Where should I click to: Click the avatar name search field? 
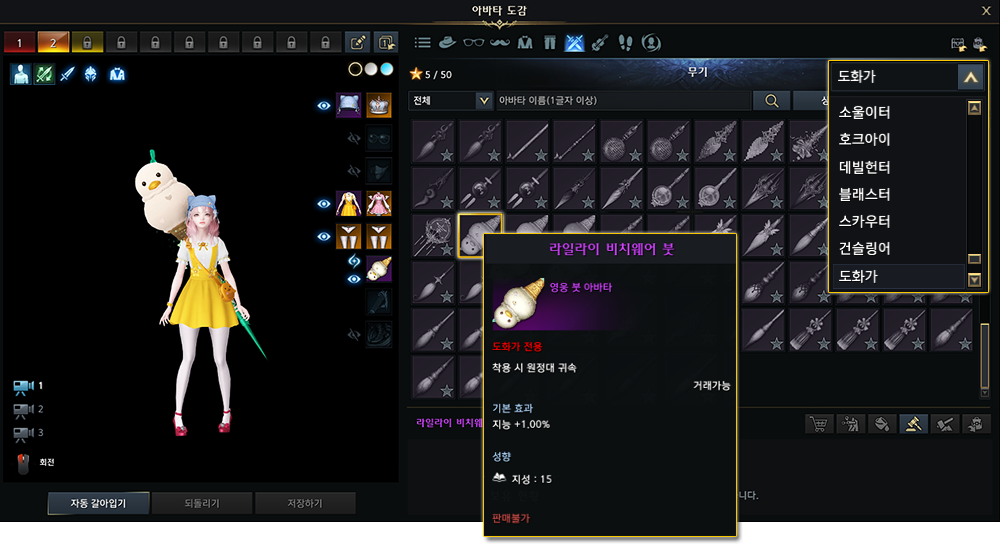[x=620, y=100]
